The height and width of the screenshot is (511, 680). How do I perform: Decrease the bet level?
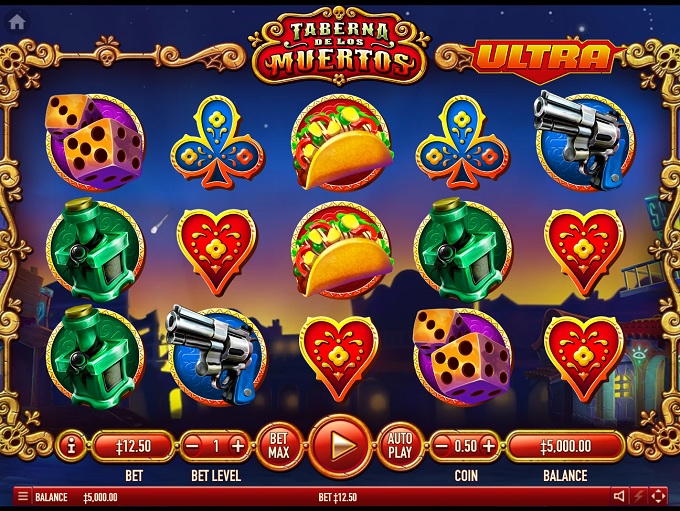pyautogui.click(x=192, y=446)
